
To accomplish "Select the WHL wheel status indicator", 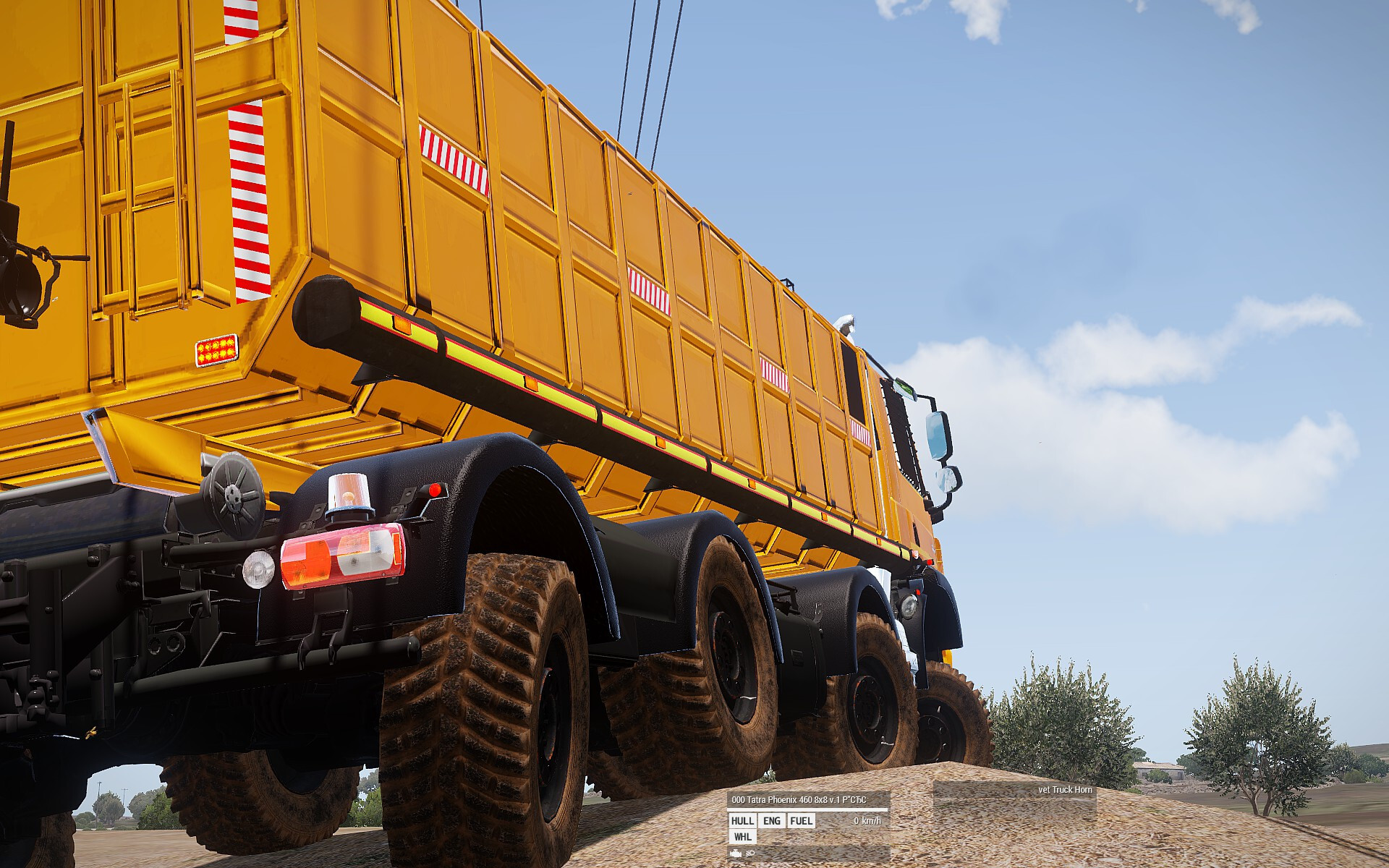I will click(x=742, y=837).
